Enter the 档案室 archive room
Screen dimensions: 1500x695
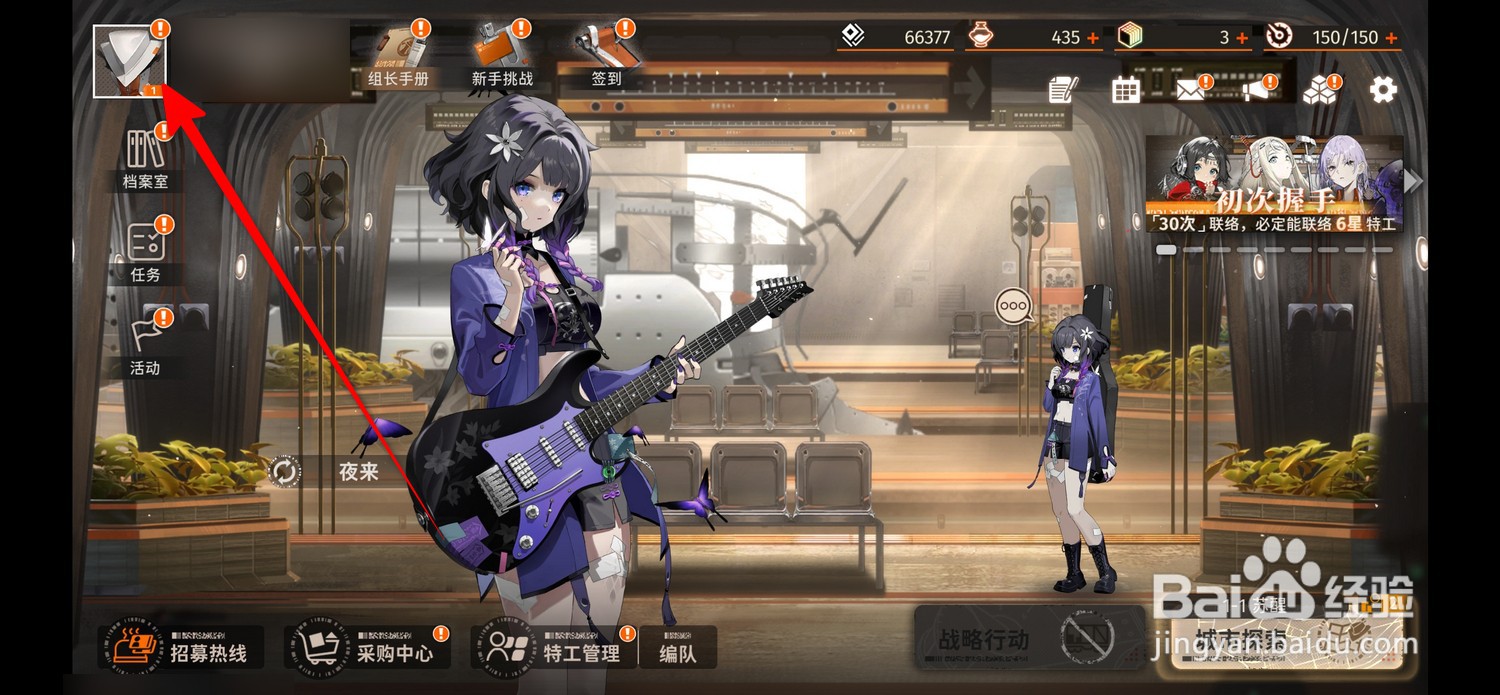tap(145, 158)
